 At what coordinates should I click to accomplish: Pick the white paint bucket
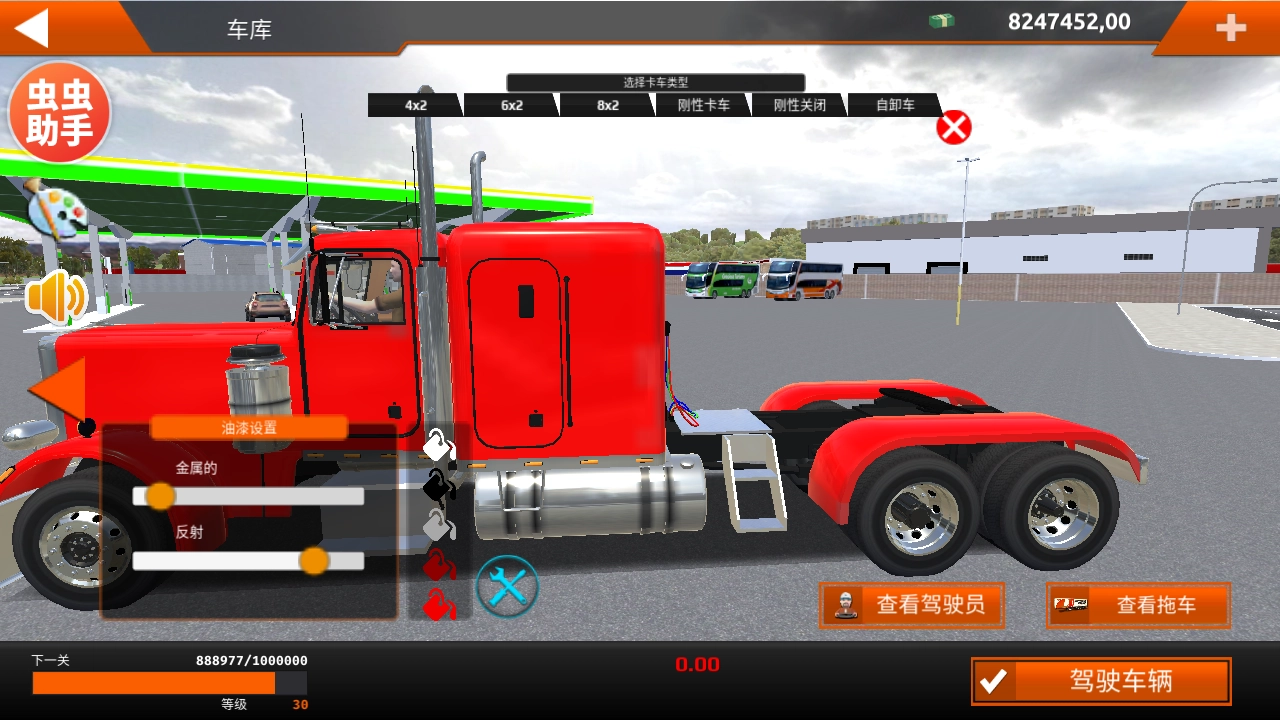pos(438,445)
